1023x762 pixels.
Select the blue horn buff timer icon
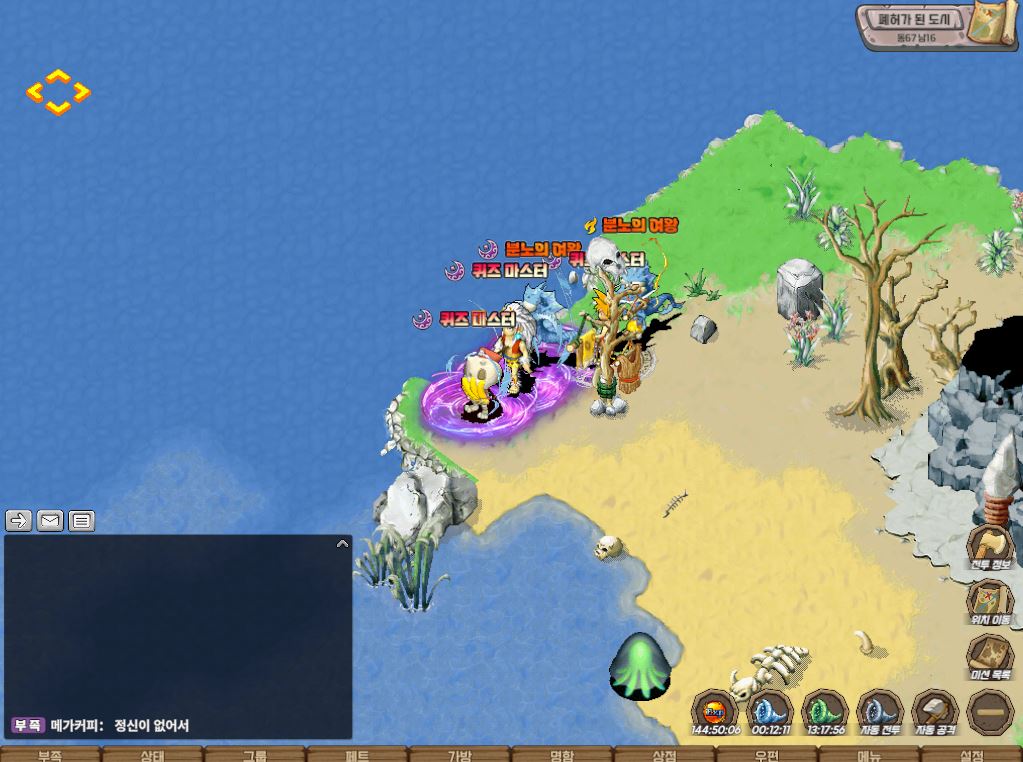769,712
